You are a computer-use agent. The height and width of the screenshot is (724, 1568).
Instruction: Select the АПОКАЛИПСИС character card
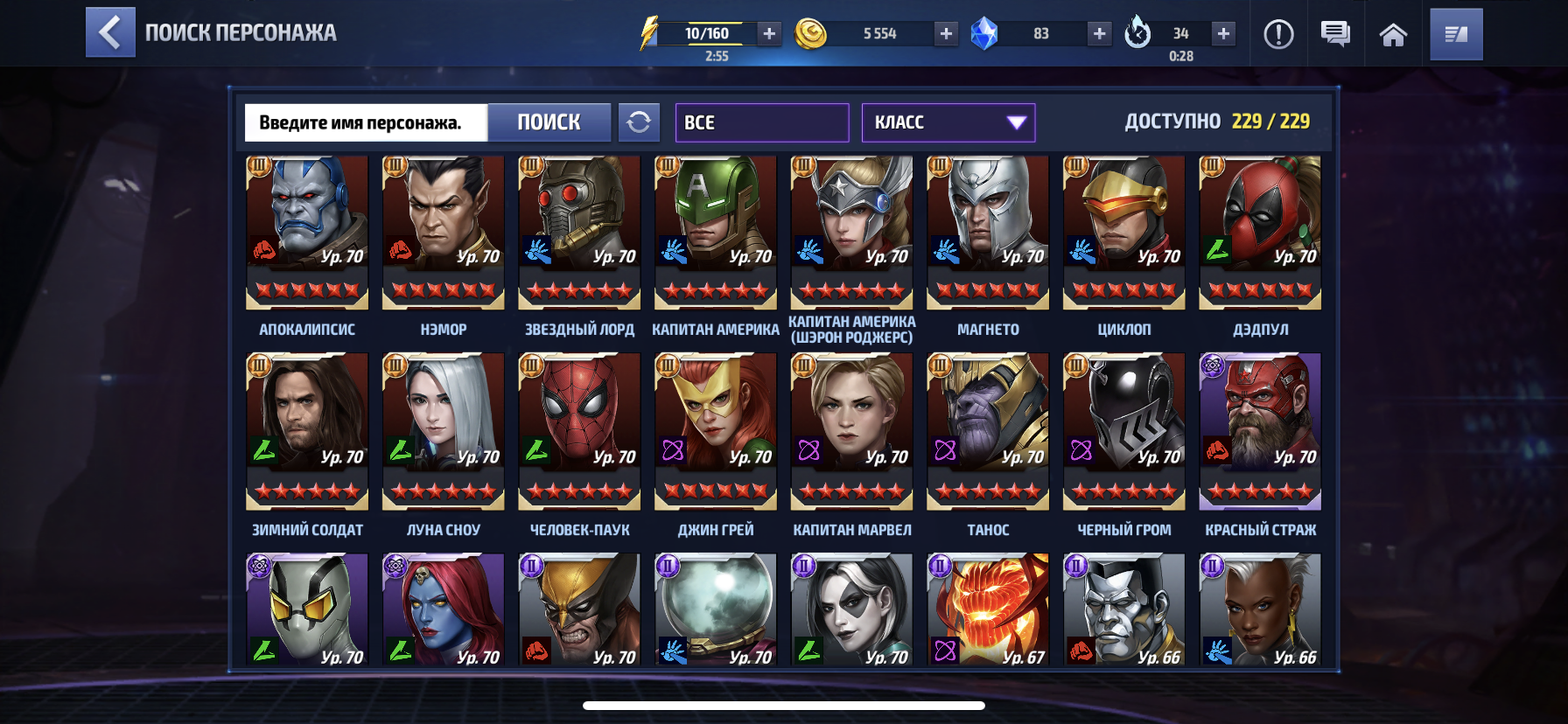[x=306, y=232]
